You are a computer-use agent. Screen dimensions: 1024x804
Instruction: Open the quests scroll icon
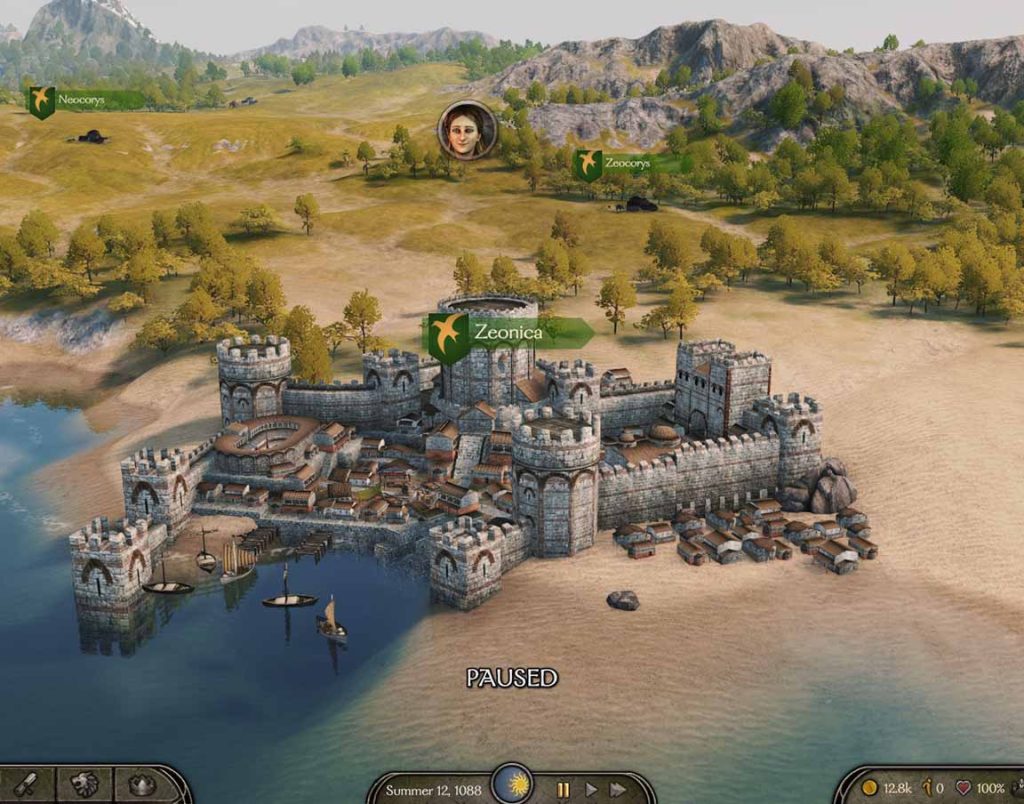coord(27,785)
